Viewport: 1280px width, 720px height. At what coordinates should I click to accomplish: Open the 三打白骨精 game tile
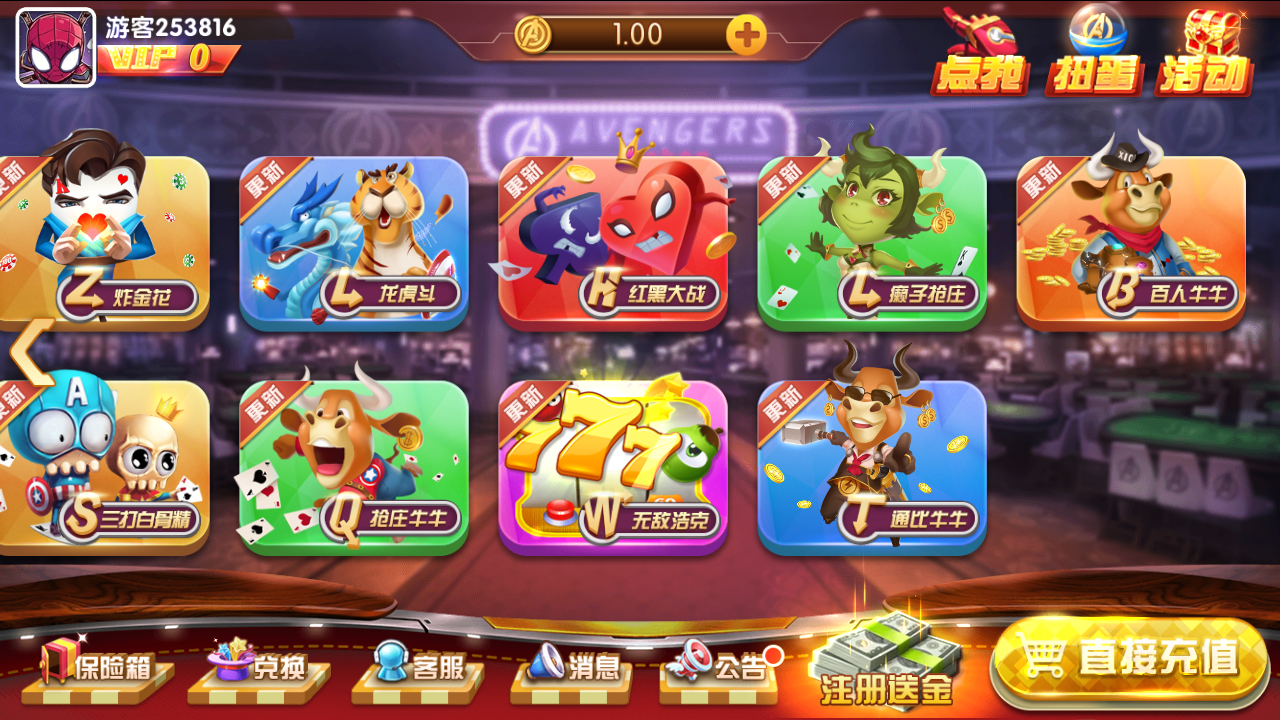[x=105, y=467]
